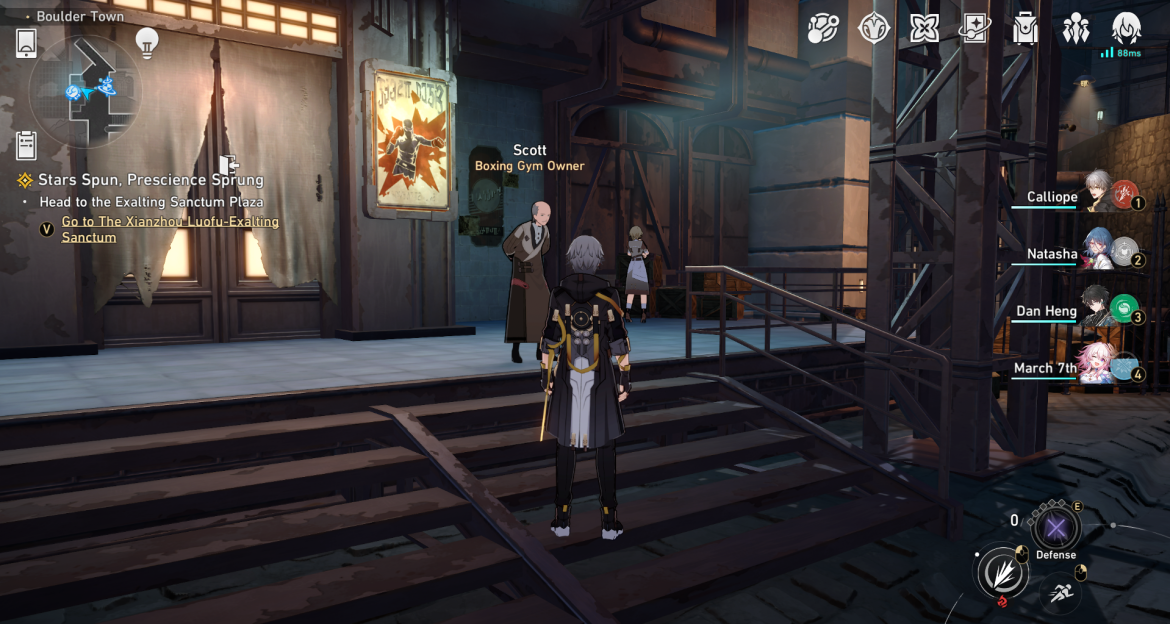Toggle the sprint running icon
The image size is (1170, 624).
pyautogui.click(x=1059, y=593)
